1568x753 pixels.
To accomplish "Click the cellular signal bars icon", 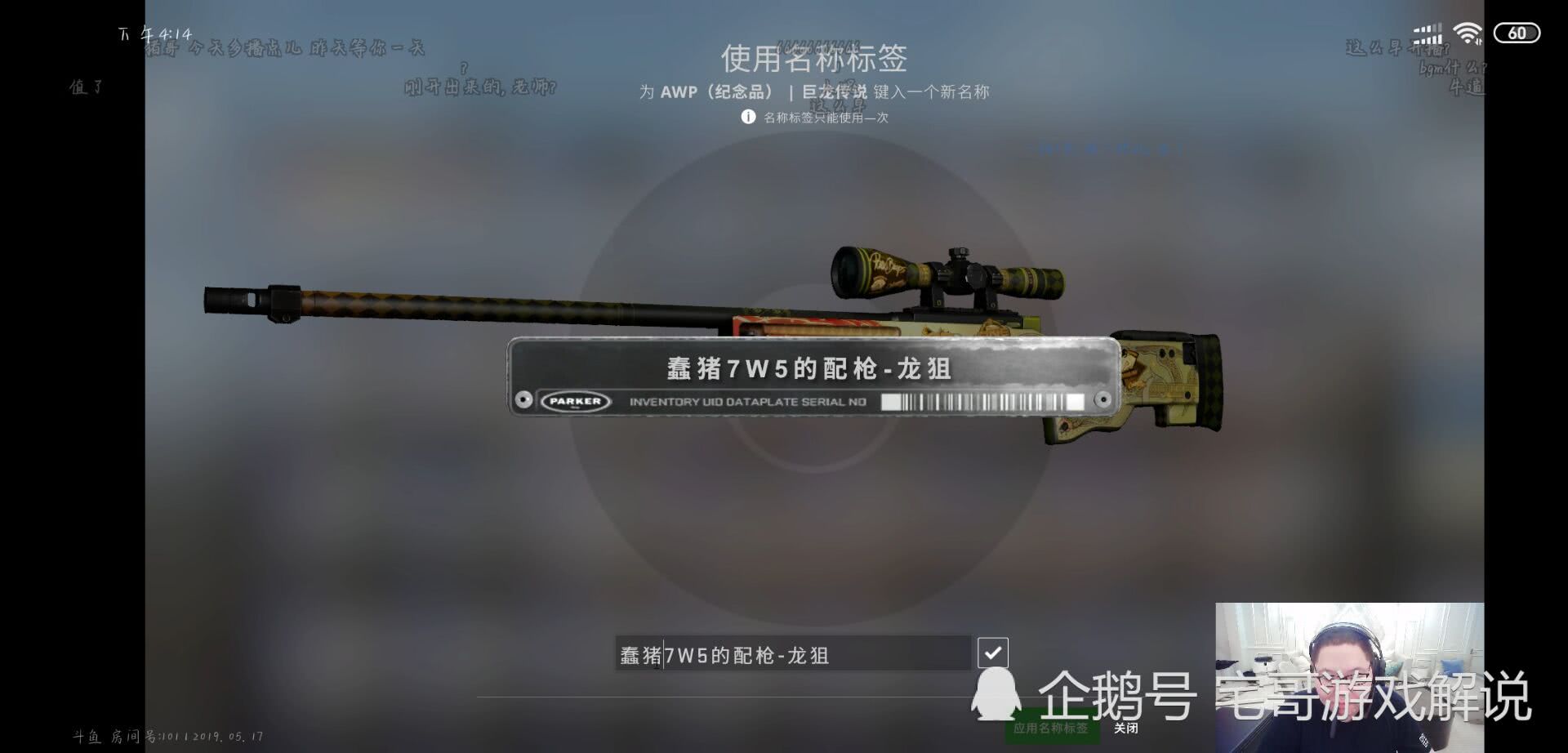I will [1428, 31].
